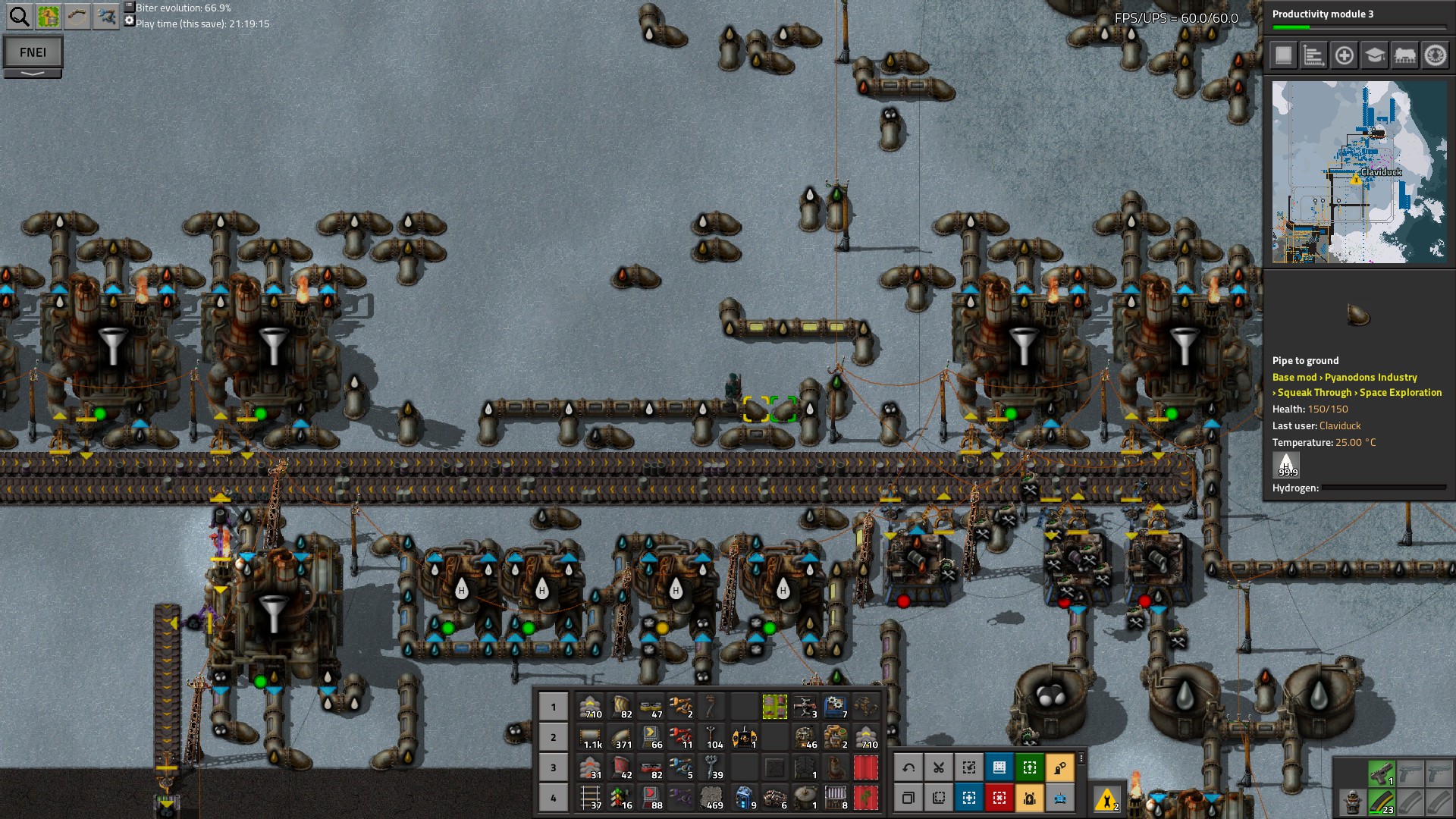Toggle the alert warning icon
Screen dimensions: 1456x819
[1106, 799]
